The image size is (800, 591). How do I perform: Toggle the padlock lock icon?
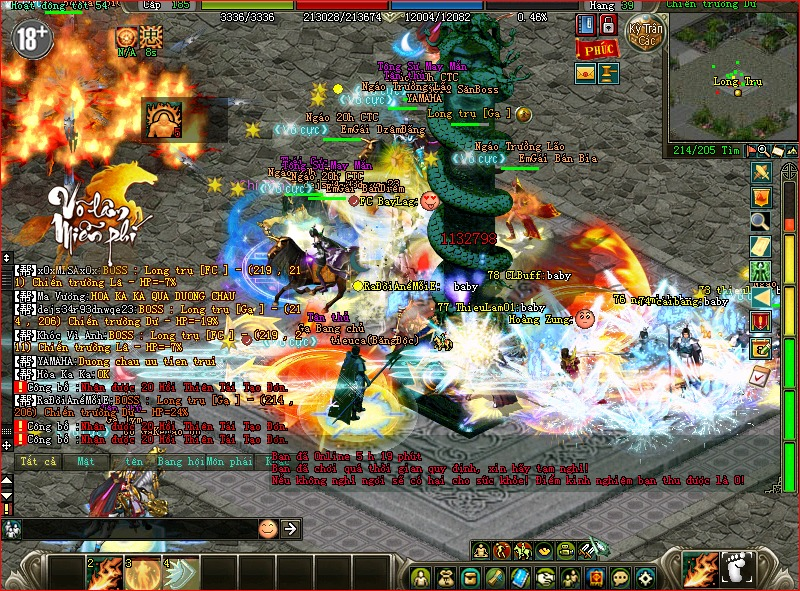tap(608, 25)
